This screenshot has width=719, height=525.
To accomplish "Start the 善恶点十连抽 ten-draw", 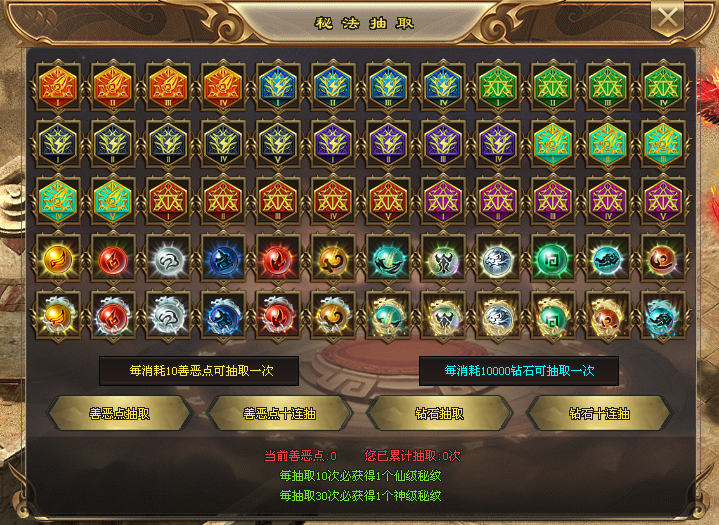I will coord(279,412).
